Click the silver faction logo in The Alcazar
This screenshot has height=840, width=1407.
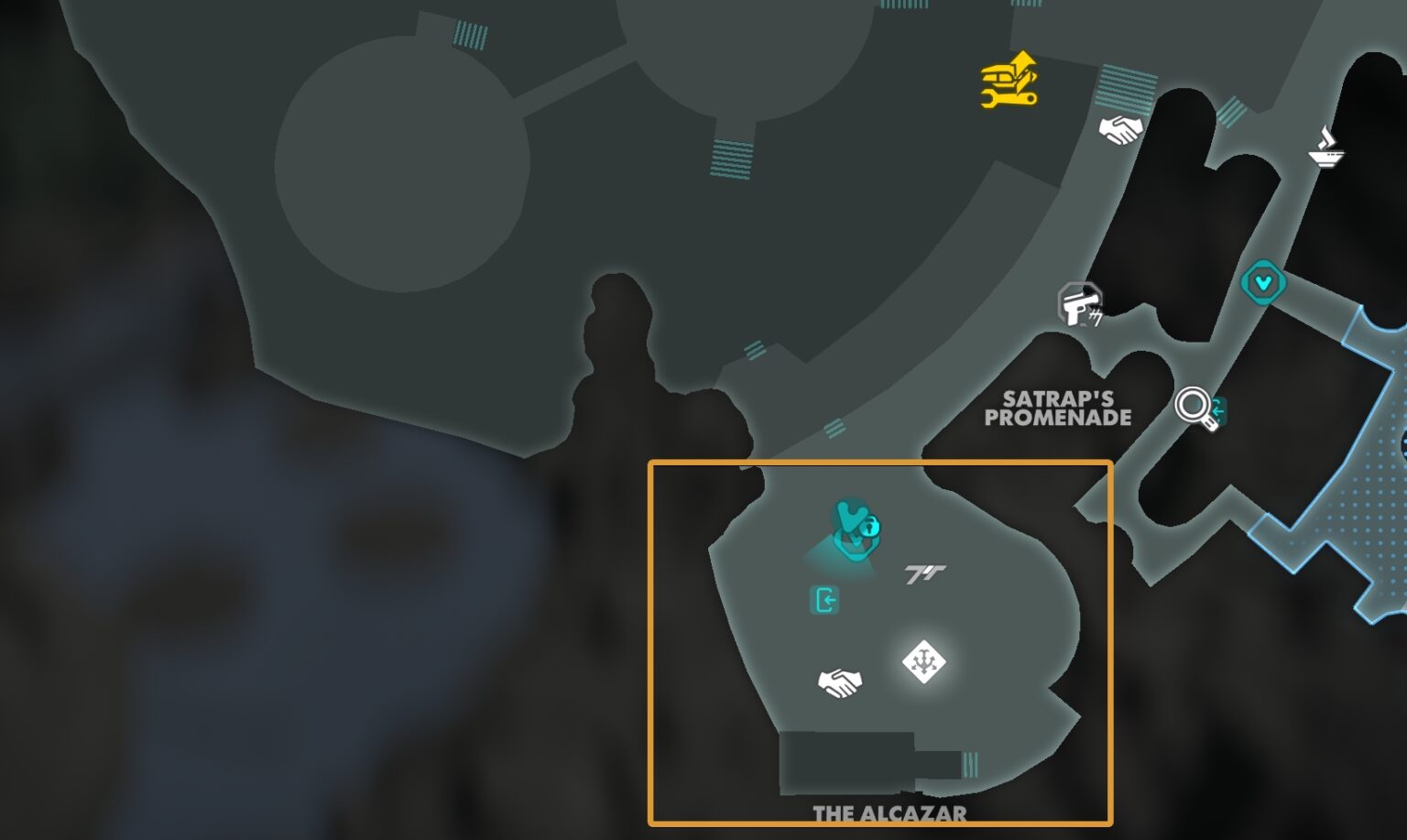(927, 573)
